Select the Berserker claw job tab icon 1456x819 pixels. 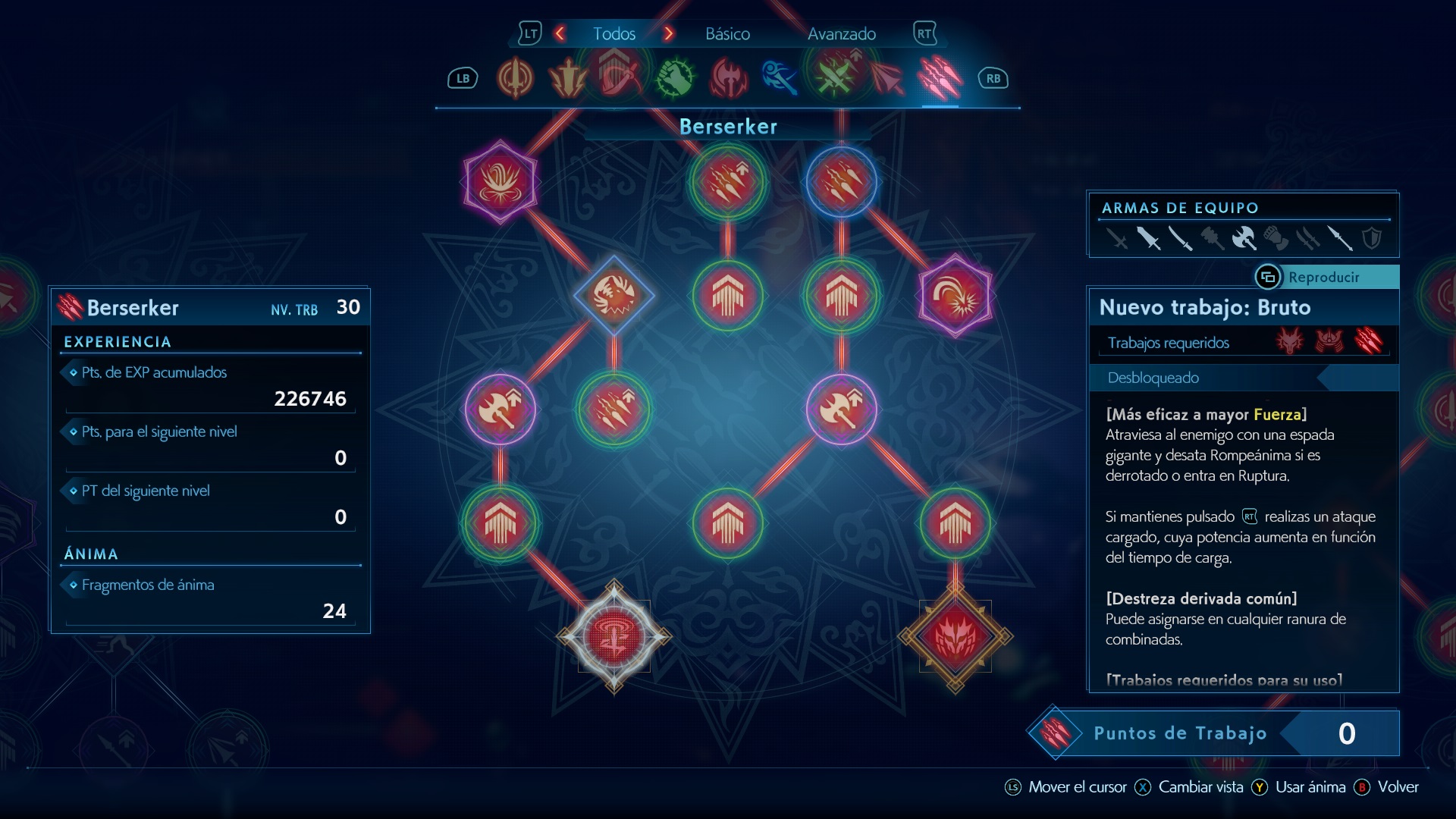click(940, 78)
